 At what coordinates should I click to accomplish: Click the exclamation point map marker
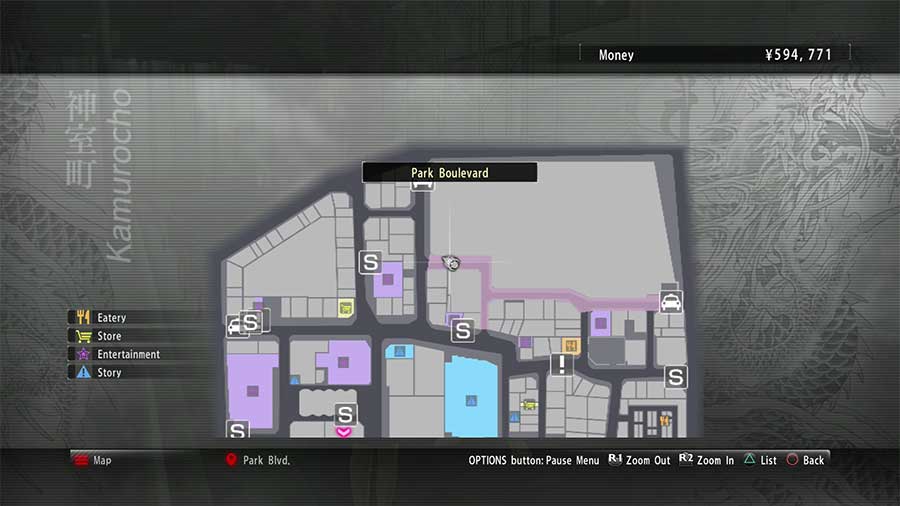click(562, 365)
